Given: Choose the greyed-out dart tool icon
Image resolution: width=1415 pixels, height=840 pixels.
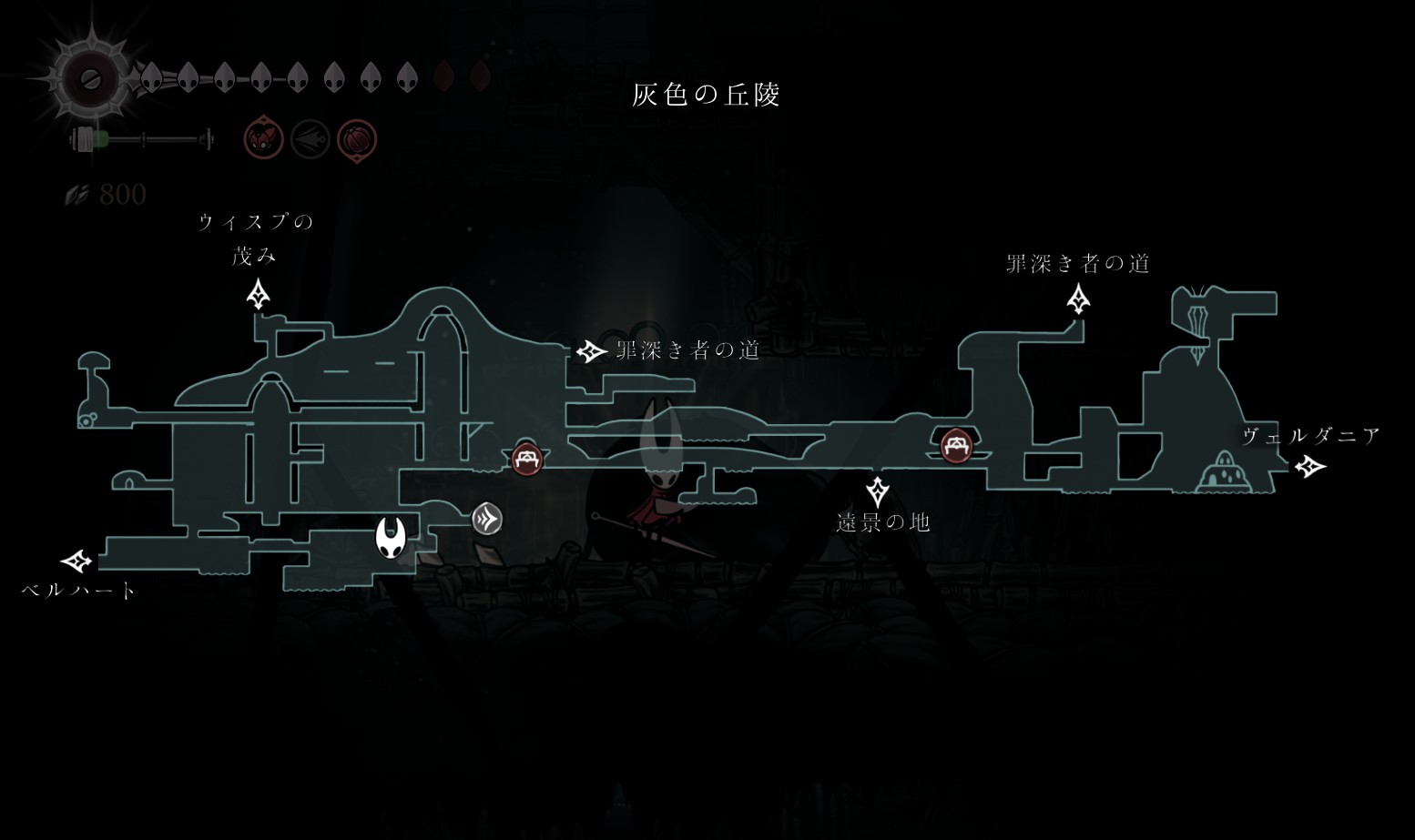Looking at the screenshot, I should click(310, 139).
